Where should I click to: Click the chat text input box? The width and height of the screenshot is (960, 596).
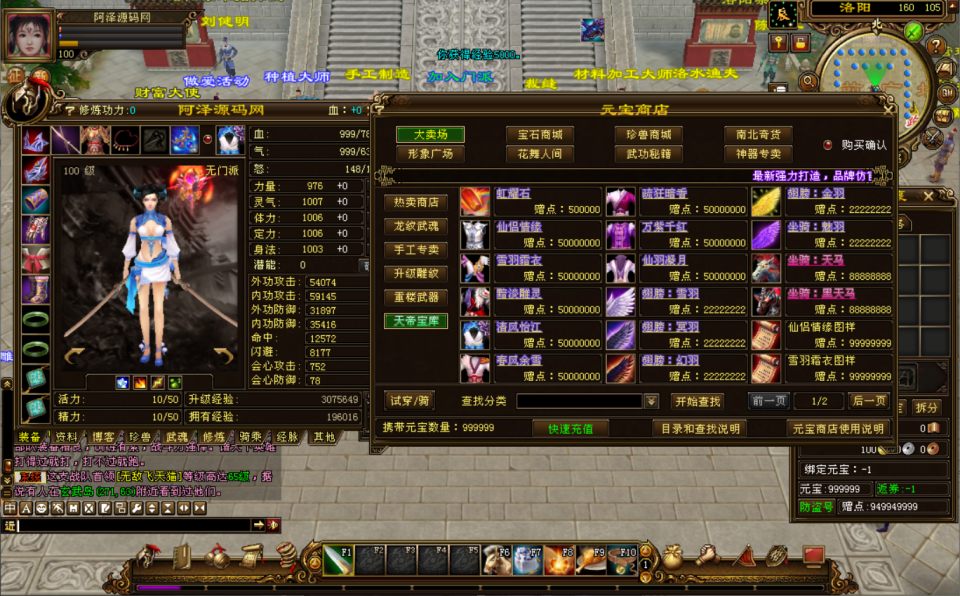click(x=130, y=524)
